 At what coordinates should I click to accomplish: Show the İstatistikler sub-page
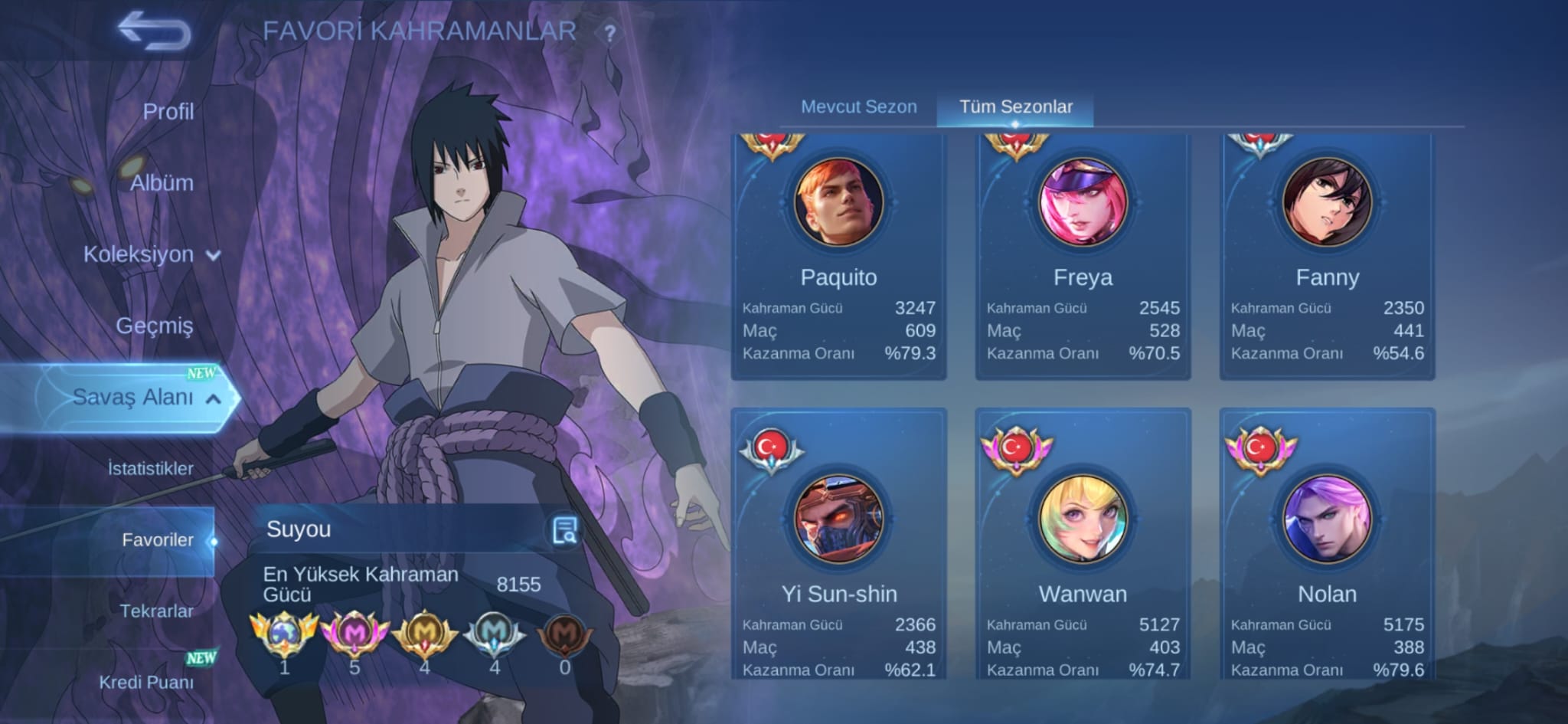[x=150, y=468]
